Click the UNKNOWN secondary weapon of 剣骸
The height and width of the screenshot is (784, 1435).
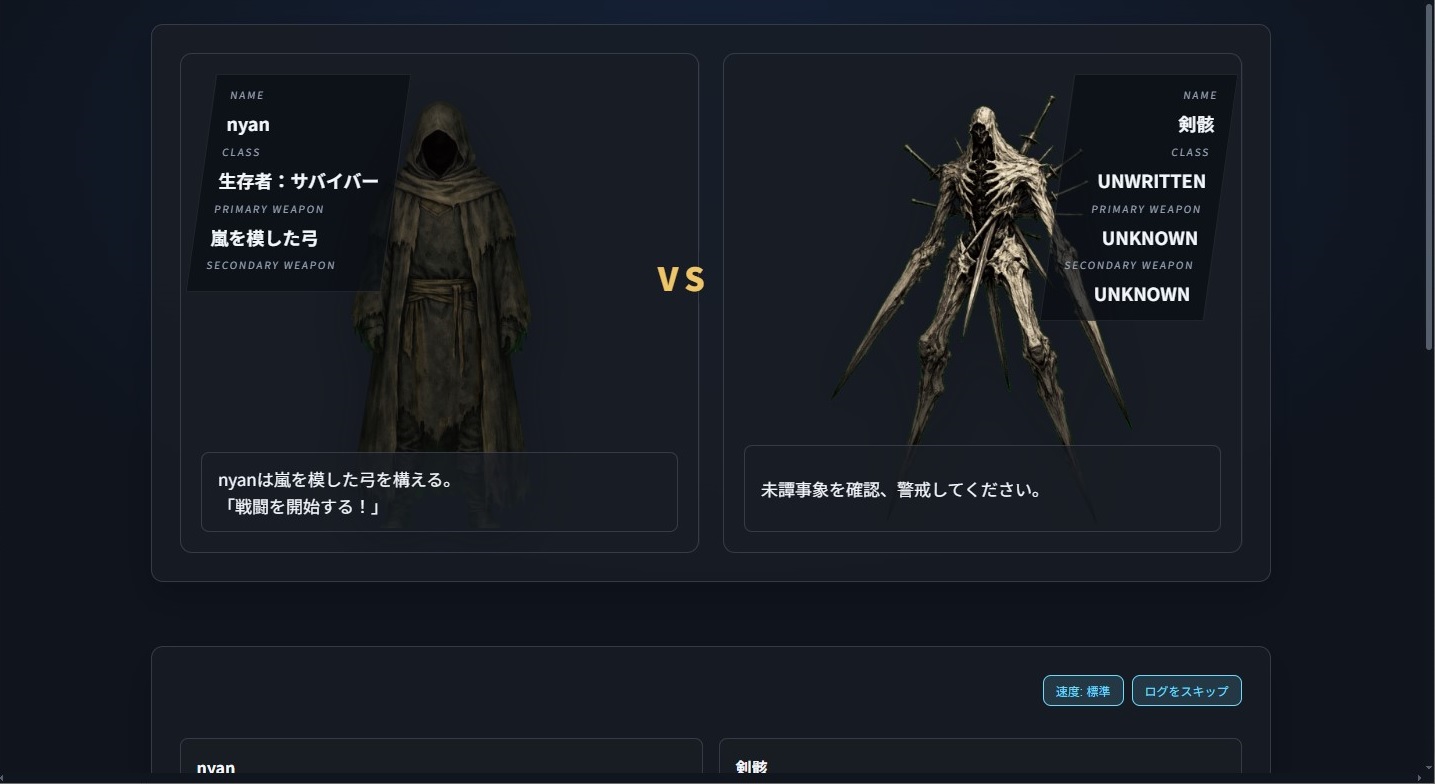pos(1141,294)
